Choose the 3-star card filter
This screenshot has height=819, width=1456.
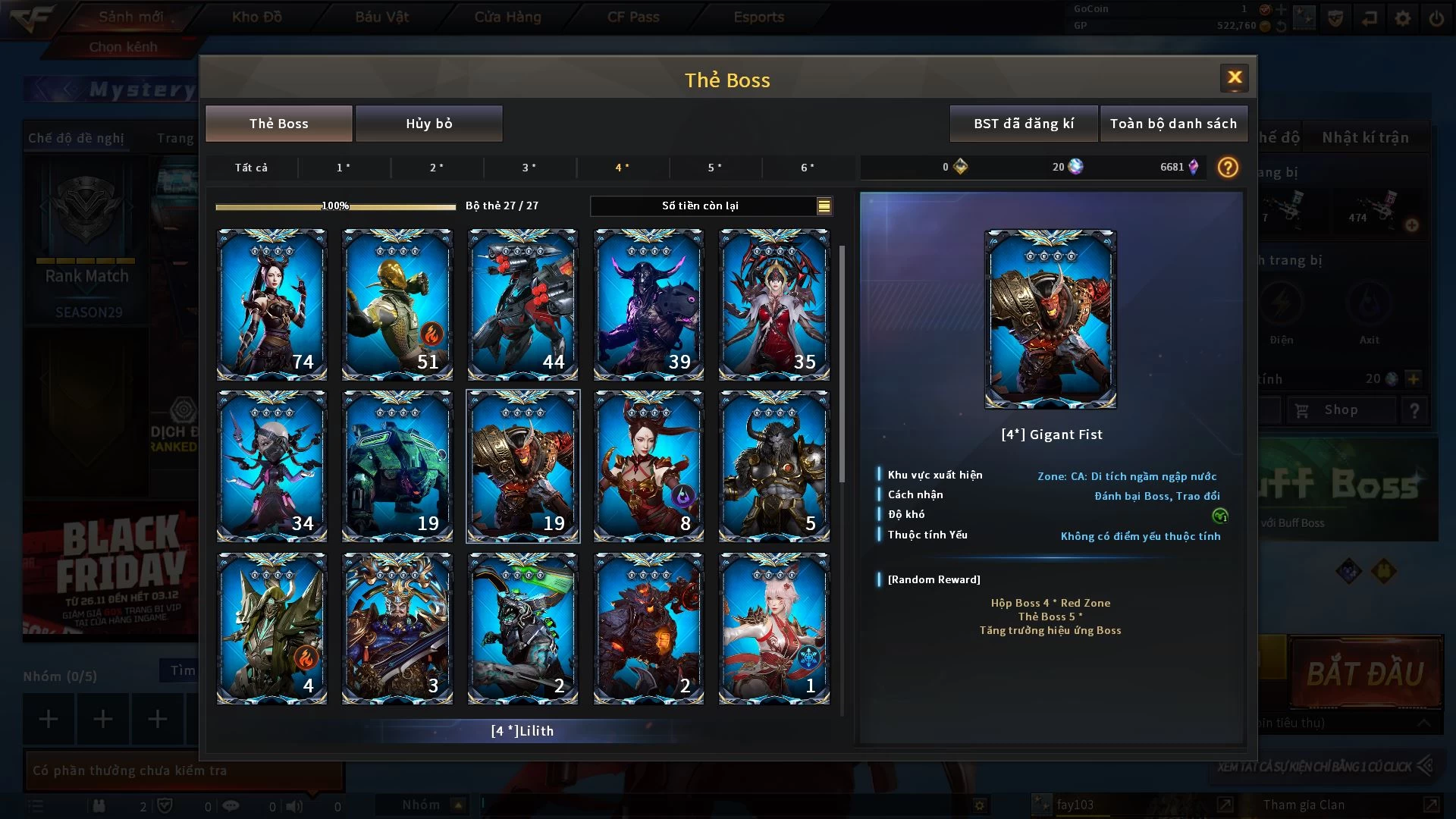point(529,168)
